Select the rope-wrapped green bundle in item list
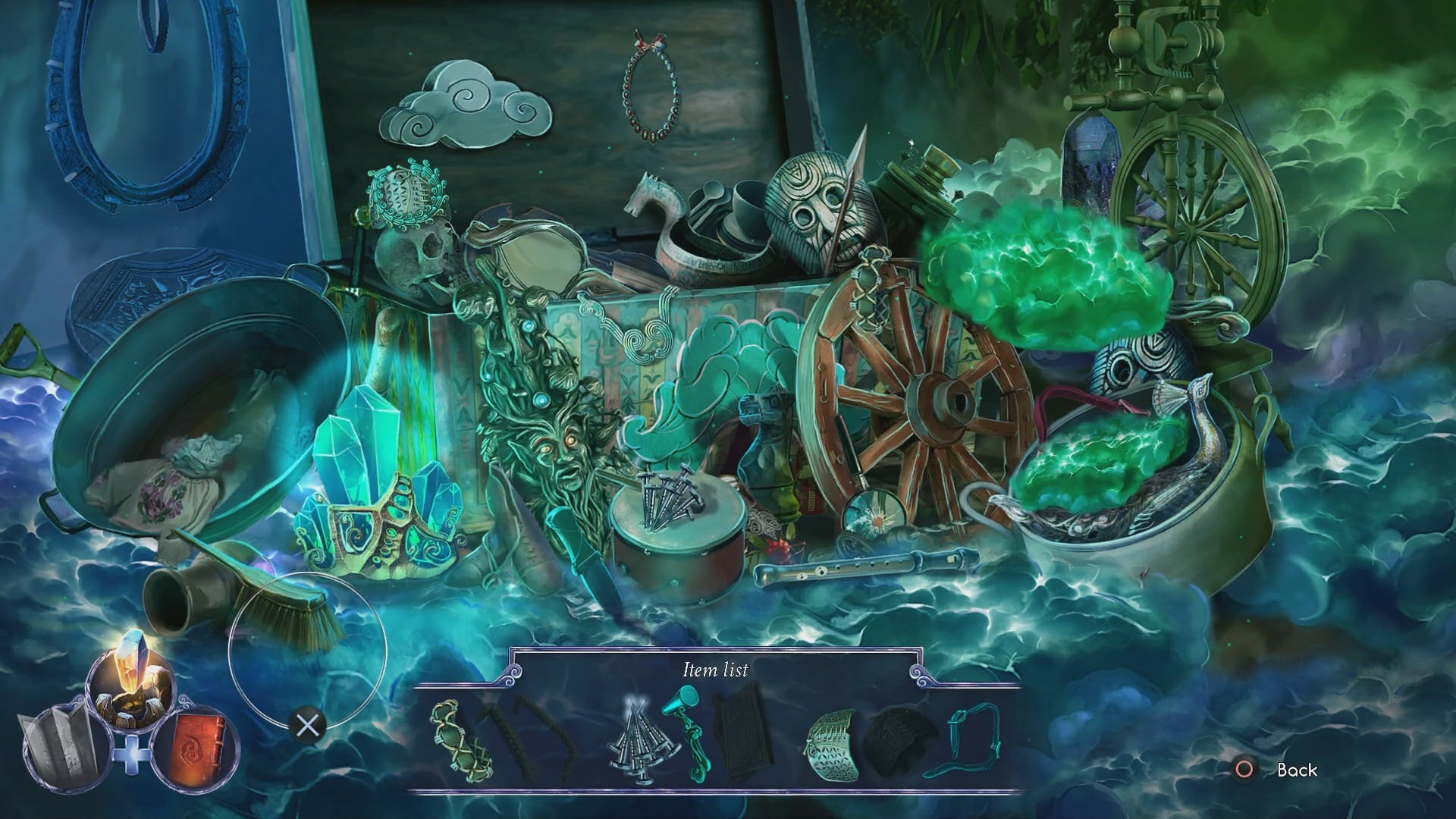This screenshot has height=819, width=1456. tap(460, 739)
